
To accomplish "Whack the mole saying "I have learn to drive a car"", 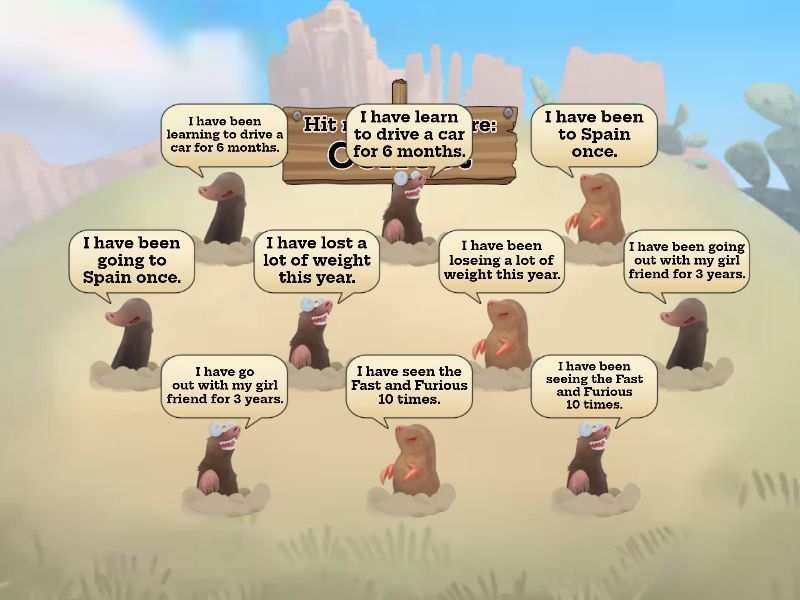I will (407, 206).
